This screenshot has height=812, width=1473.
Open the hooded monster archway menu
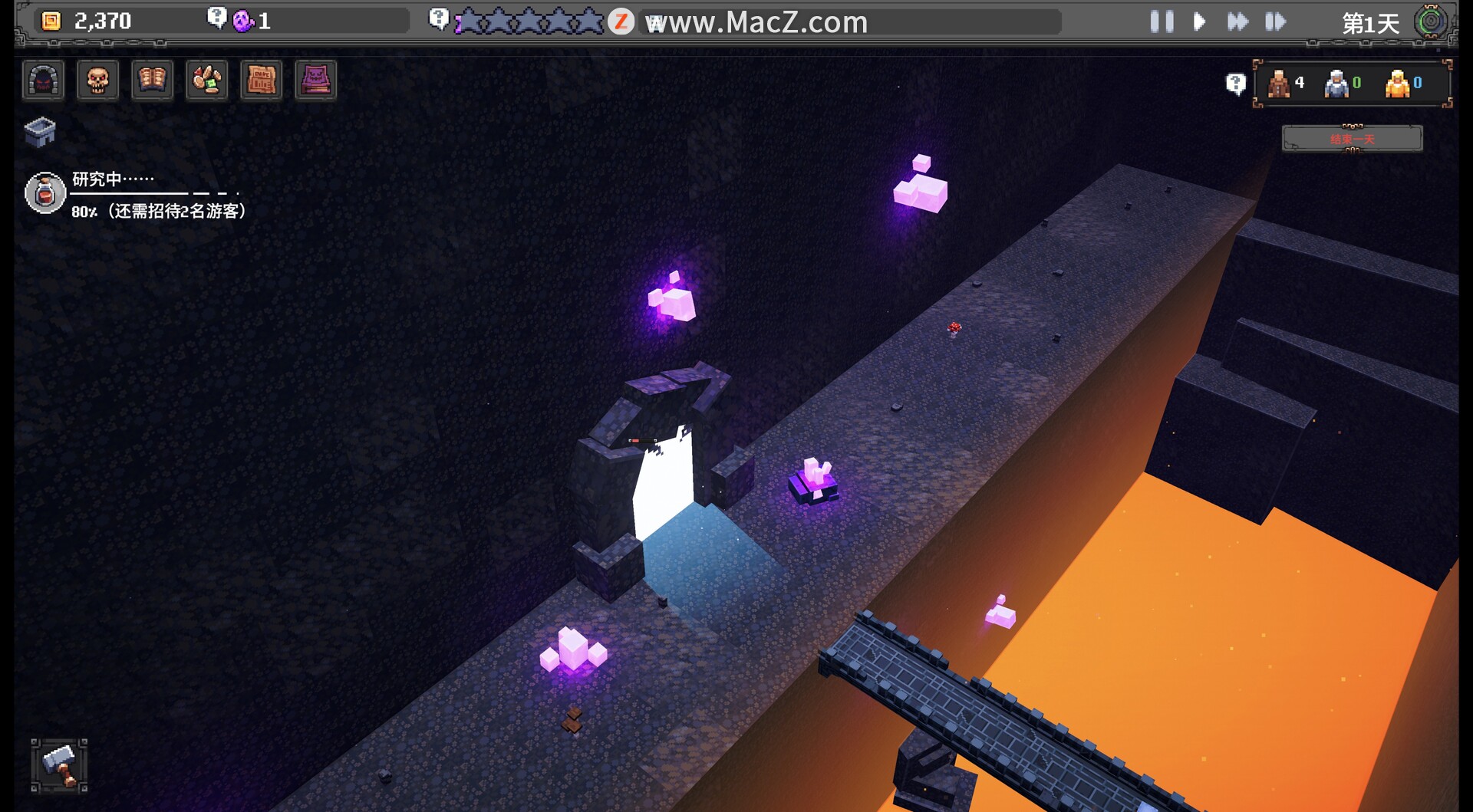pyautogui.click(x=43, y=81)
